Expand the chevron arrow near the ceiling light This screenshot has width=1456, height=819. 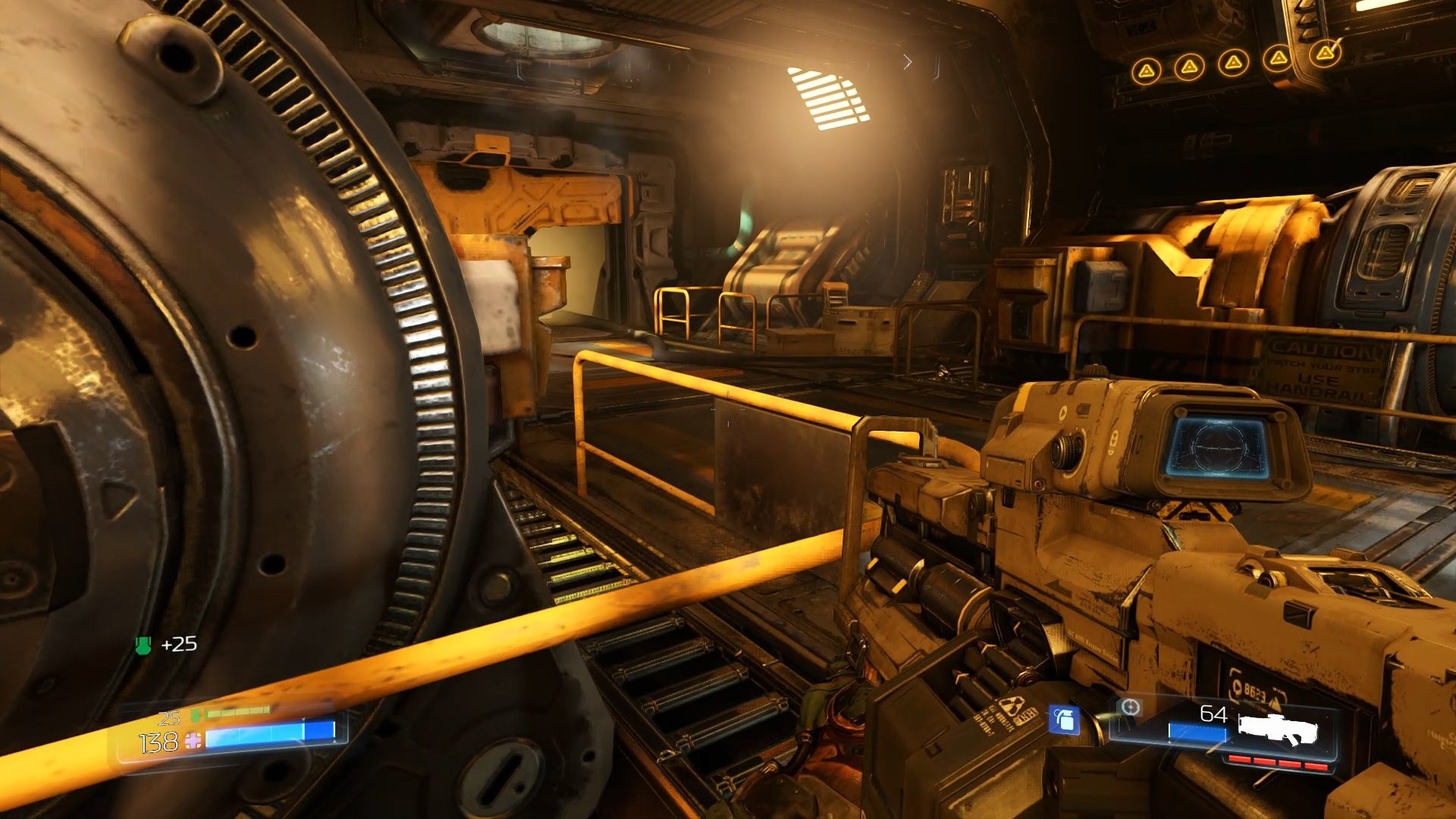coord(908,61)
